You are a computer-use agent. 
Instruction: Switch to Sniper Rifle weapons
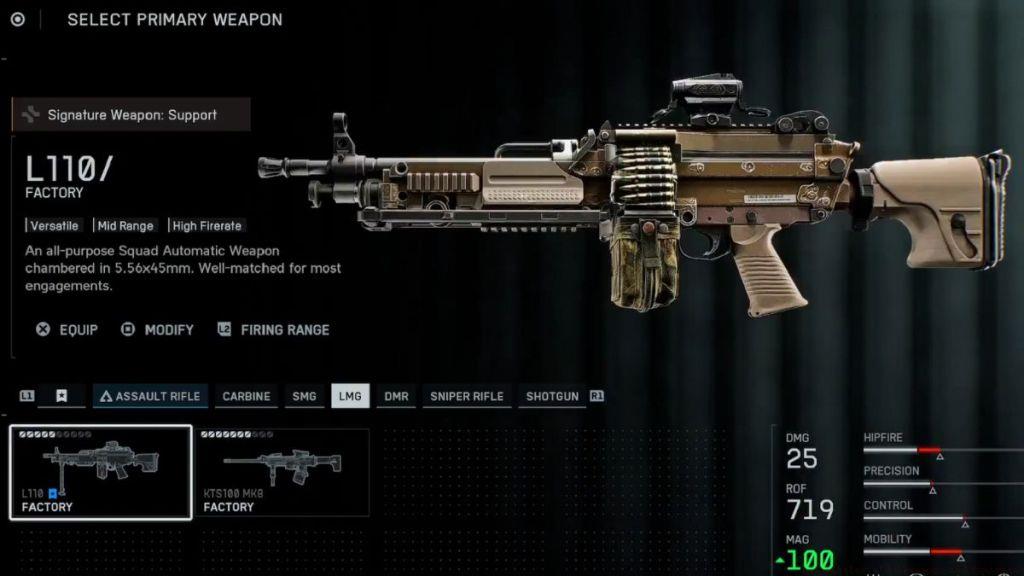pos(466,396)
